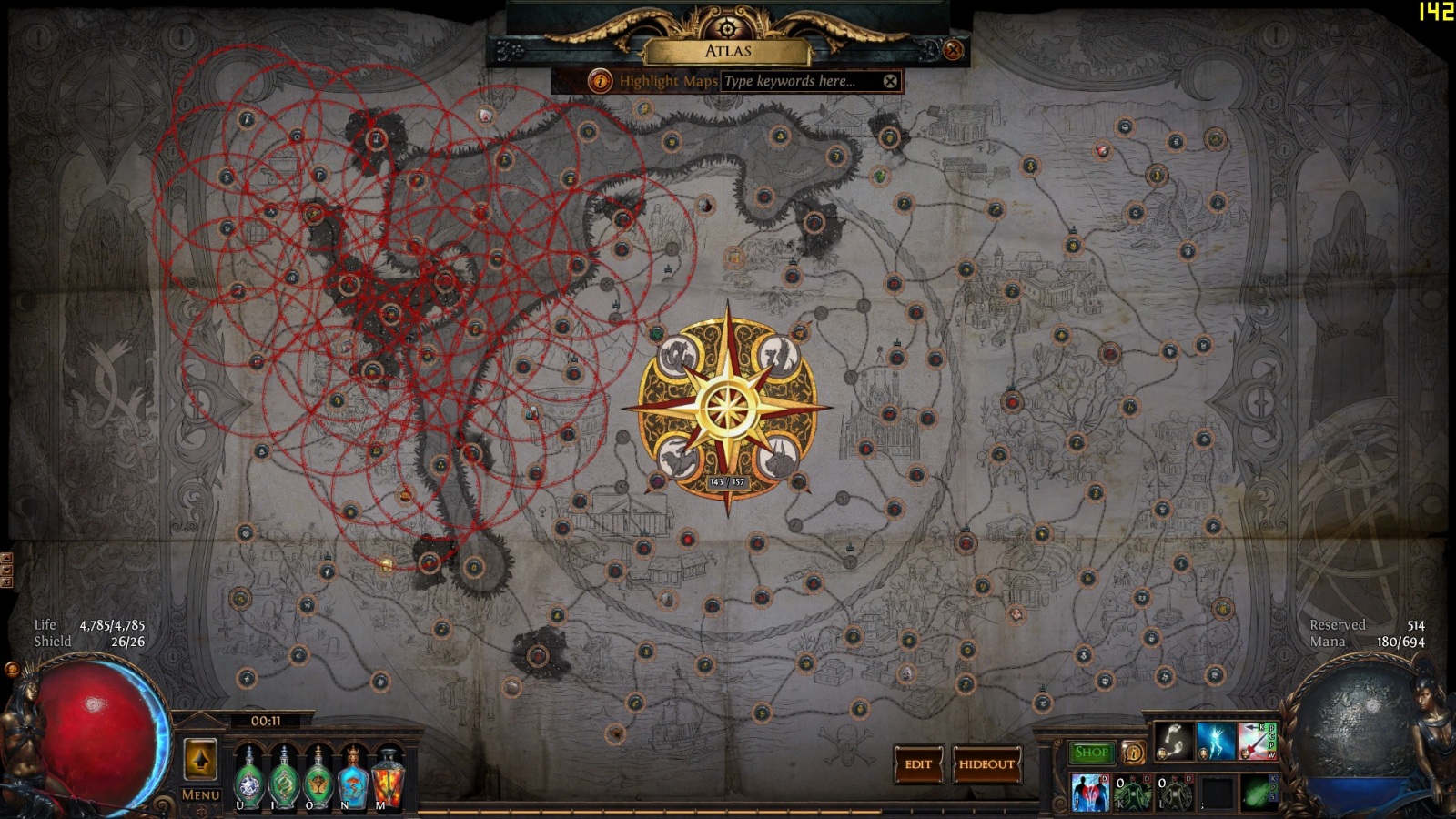Activate the blue lightning figure skill
Viewport: 1456px width, 819px height.
pos(1216,742)
